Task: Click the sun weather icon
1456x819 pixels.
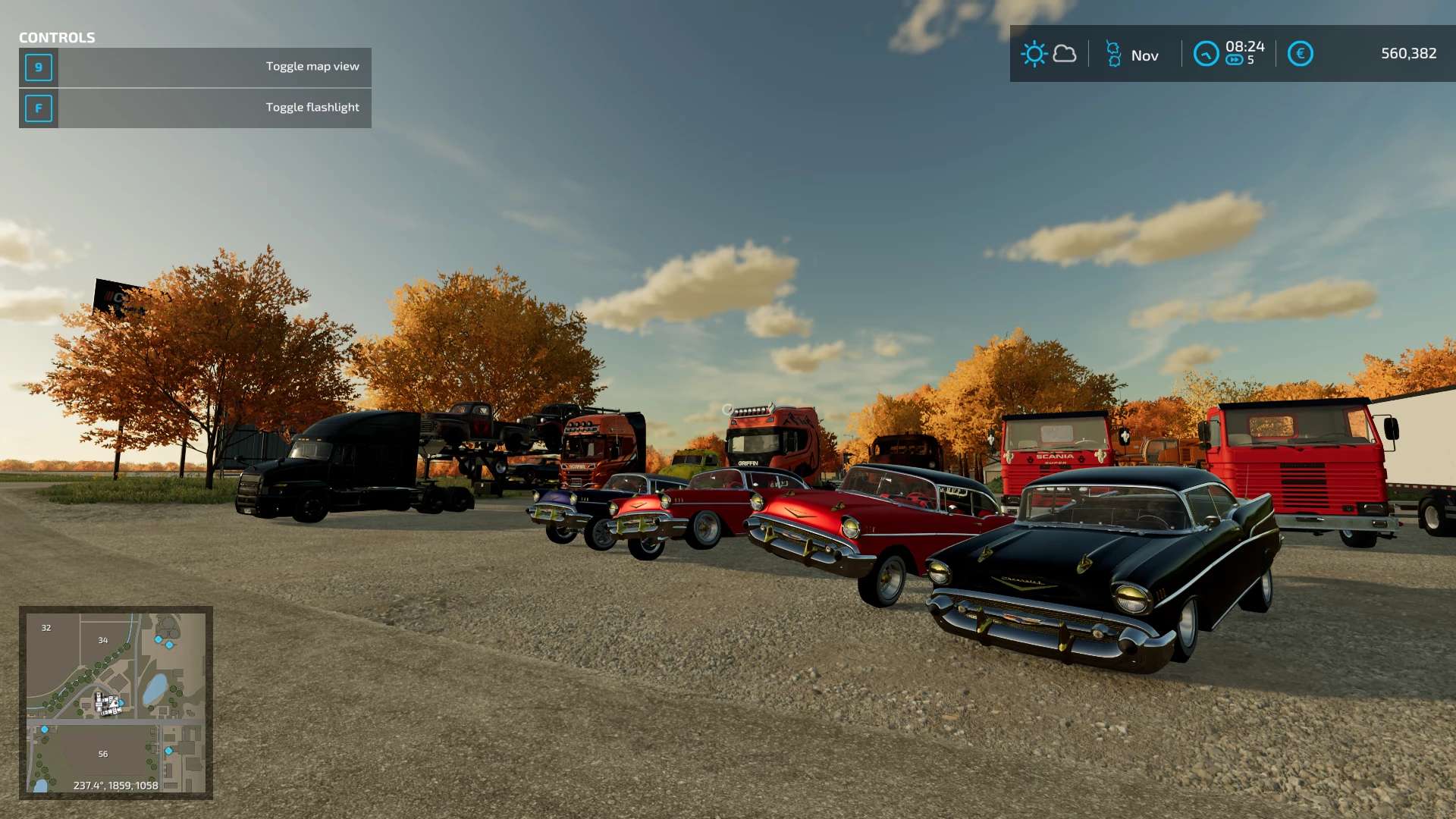Action: coord(1034,54)
